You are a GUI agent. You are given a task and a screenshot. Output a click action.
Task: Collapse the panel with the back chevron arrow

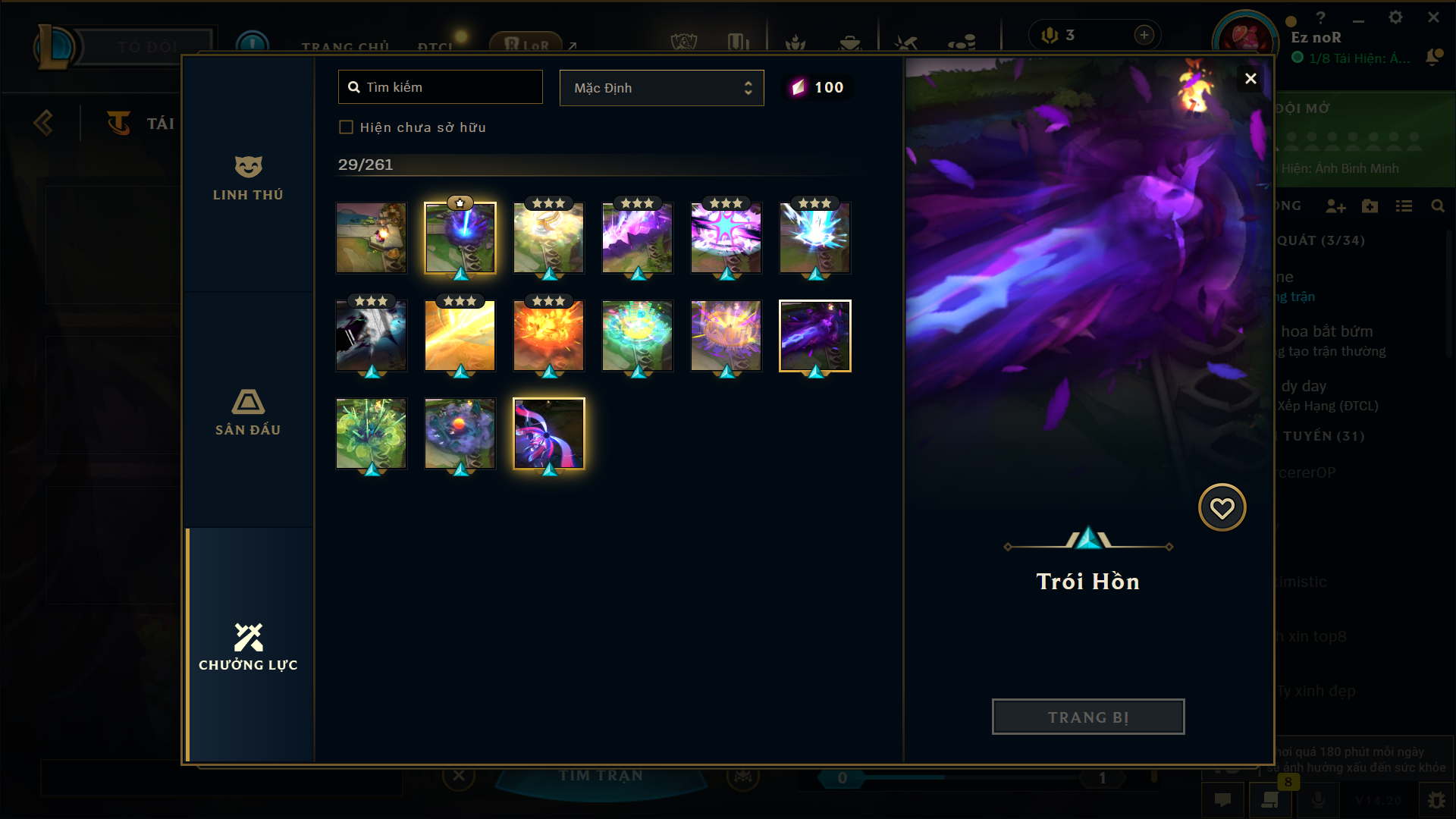[43, 122]
